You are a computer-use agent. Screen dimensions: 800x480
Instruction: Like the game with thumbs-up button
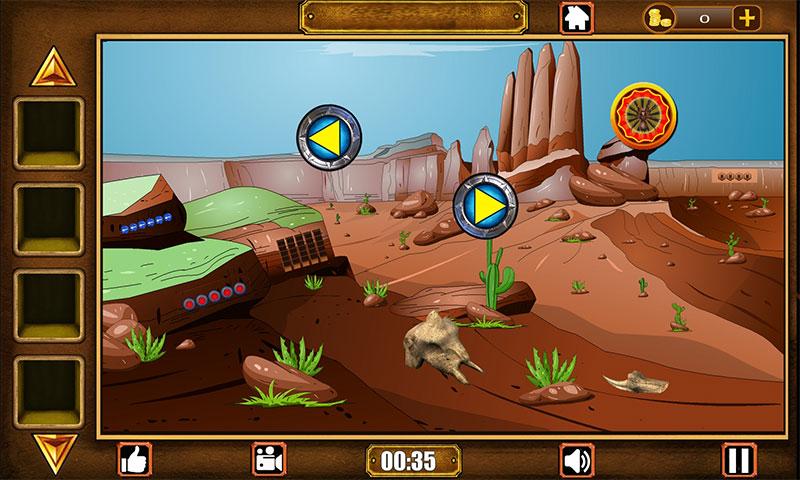[134, 459]
